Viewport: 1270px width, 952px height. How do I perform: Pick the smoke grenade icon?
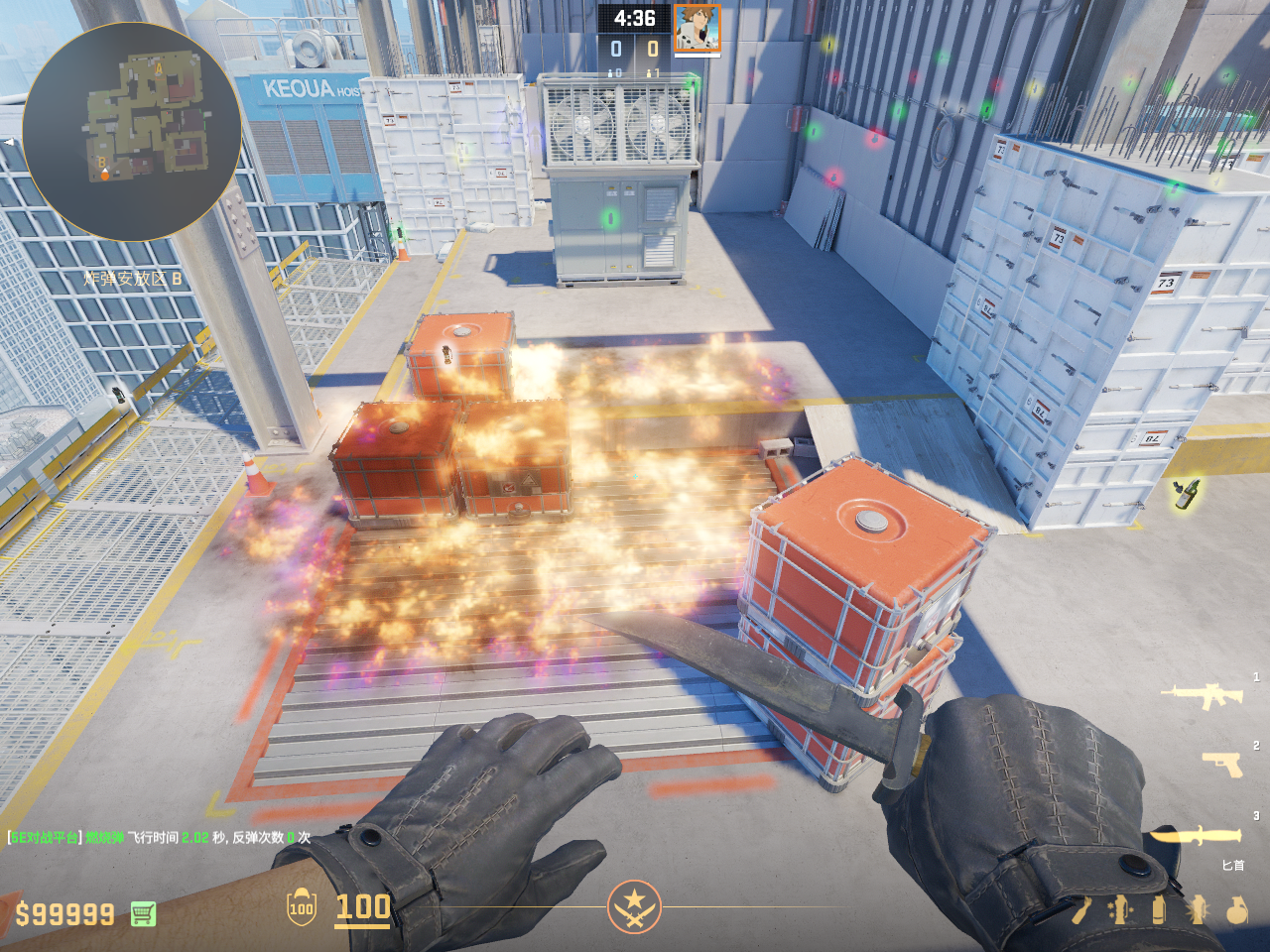[x=1158, y=910]
